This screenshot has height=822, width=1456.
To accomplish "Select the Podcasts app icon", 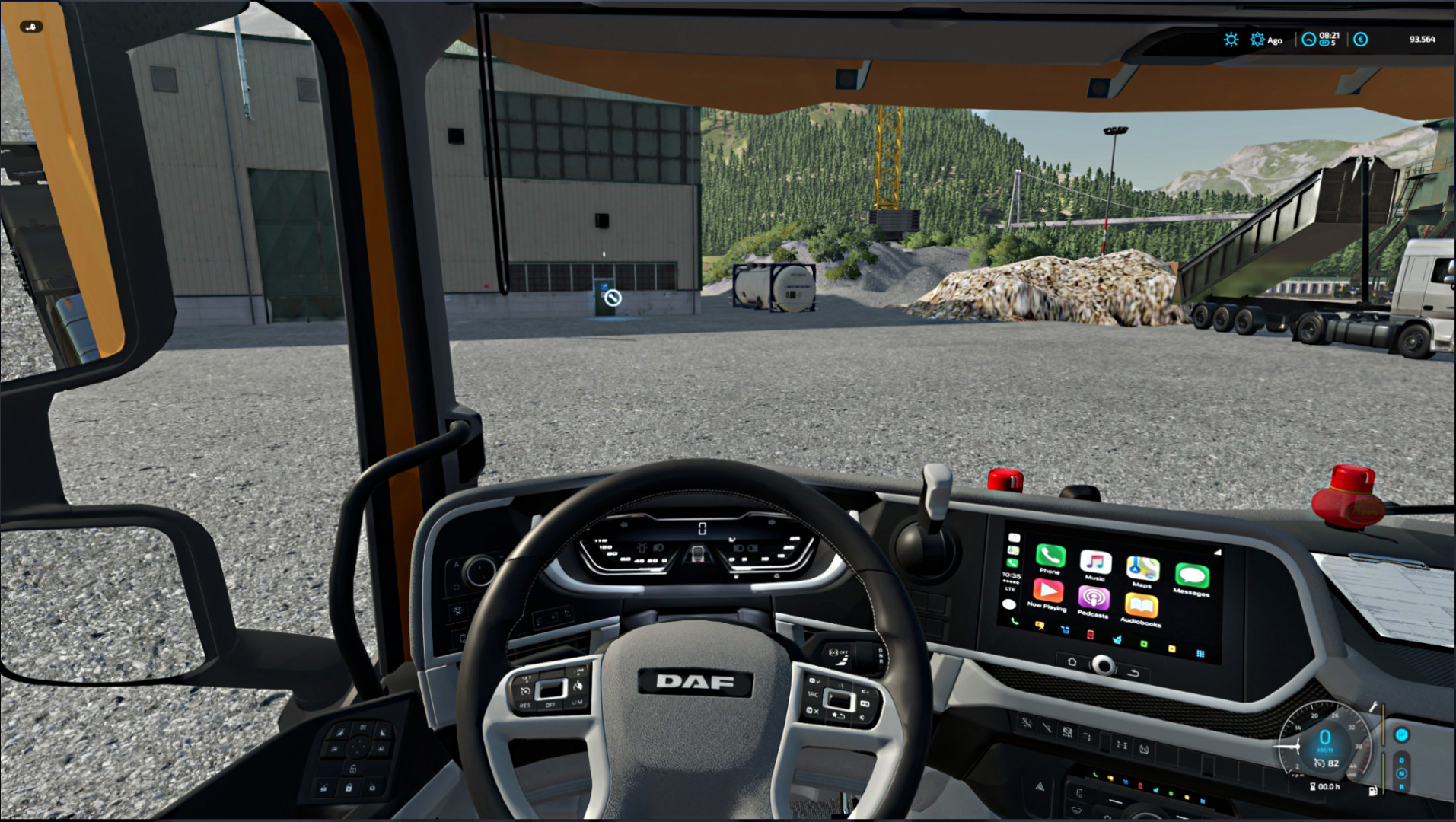I will (1093, 597).
